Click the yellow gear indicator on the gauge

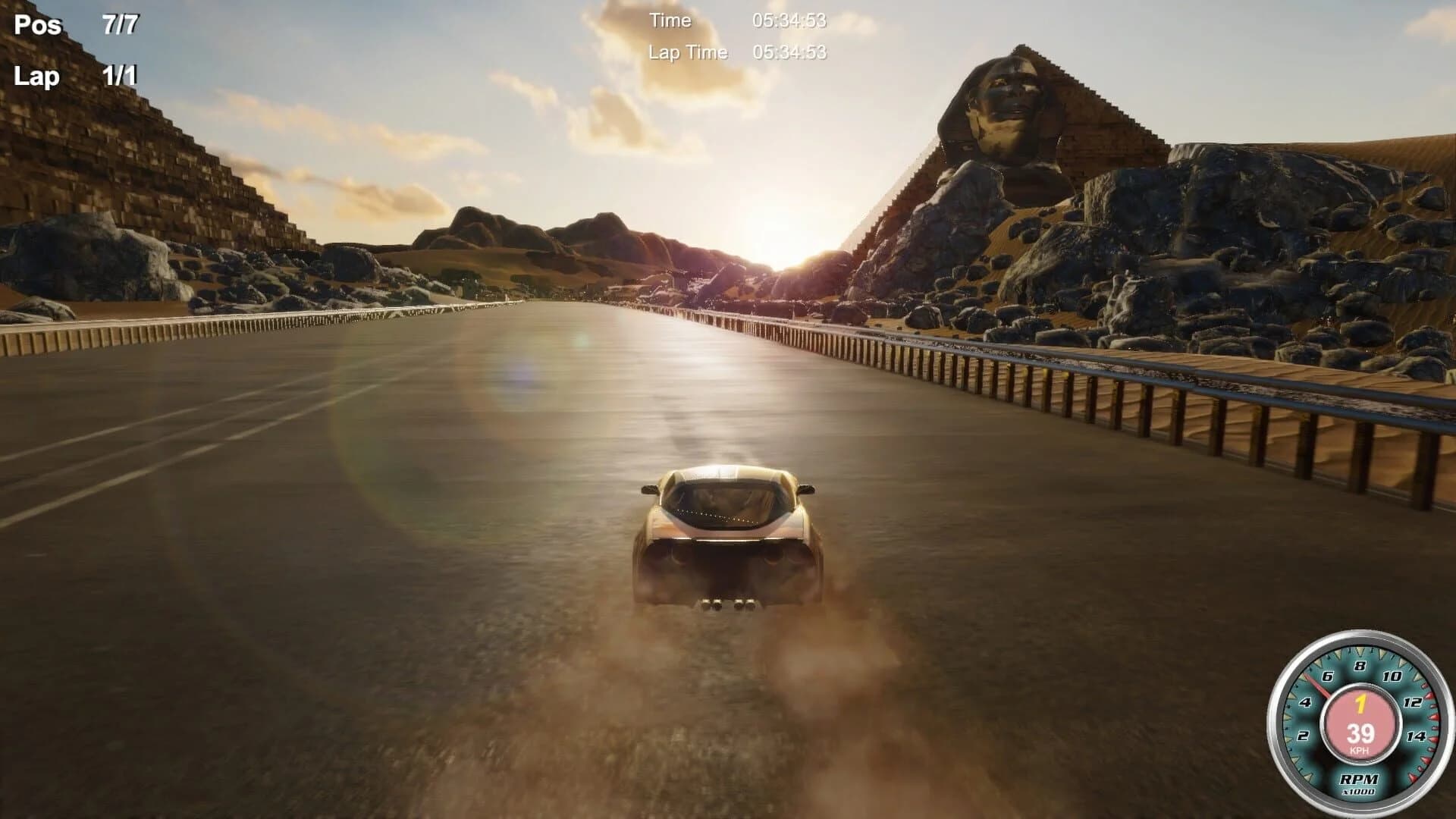(x=1360, y=704)
